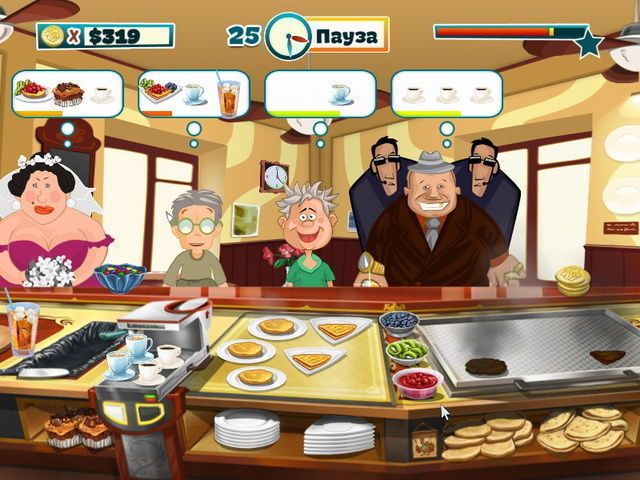Select the blueberry topping bowl

pyautogui.click(x=399, y=322)
